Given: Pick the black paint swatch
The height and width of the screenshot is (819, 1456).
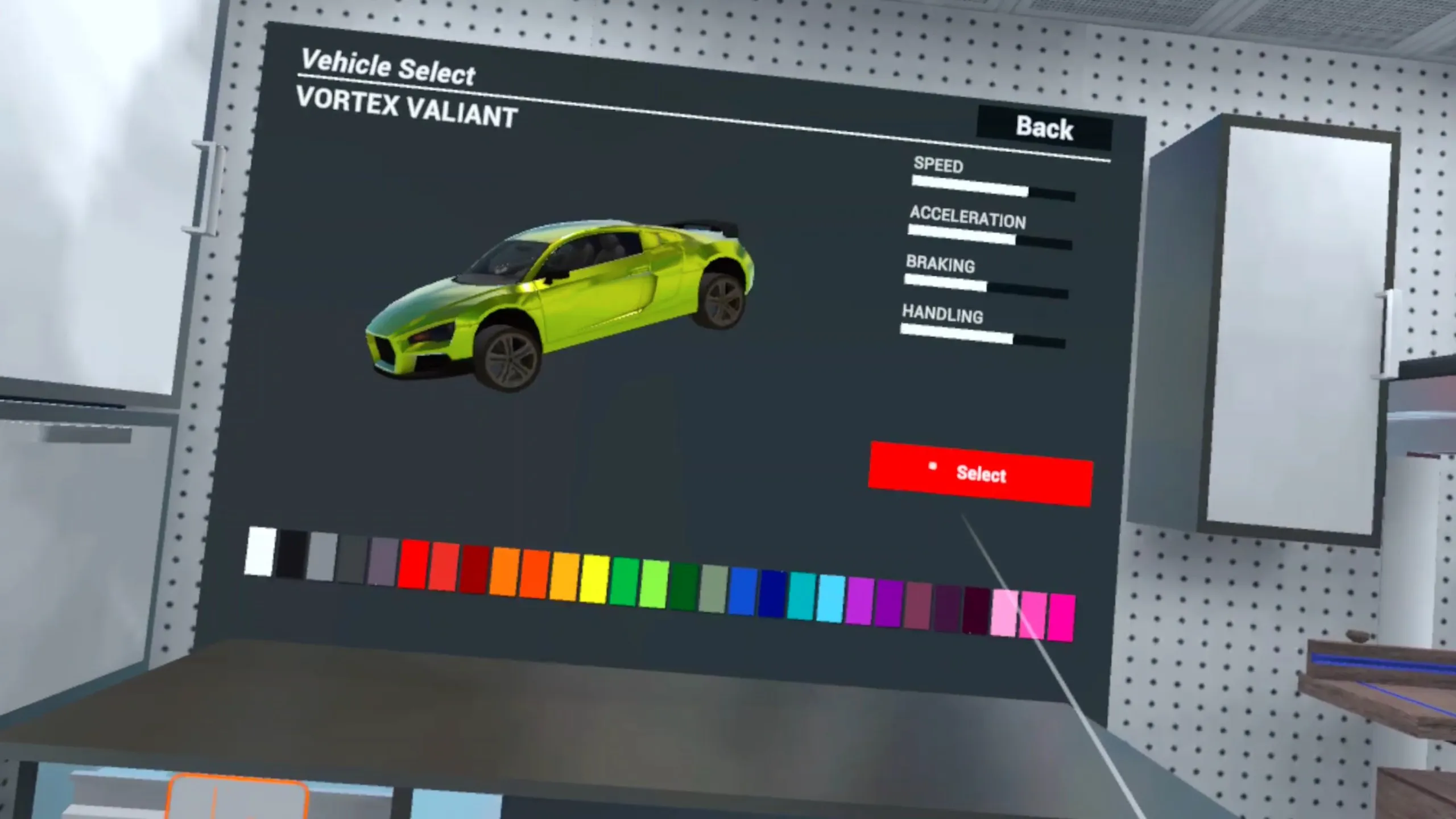Looking at the screenshot, I should (x=291, y=555).
